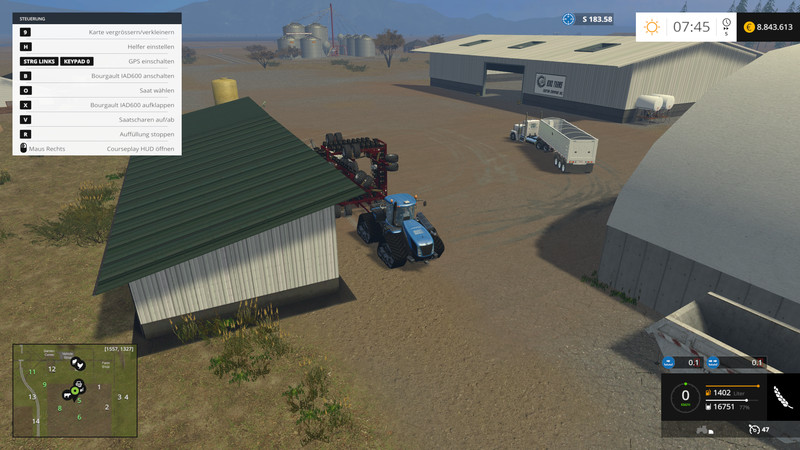Click the blue GPS compass icon

[x=569, y=19]
